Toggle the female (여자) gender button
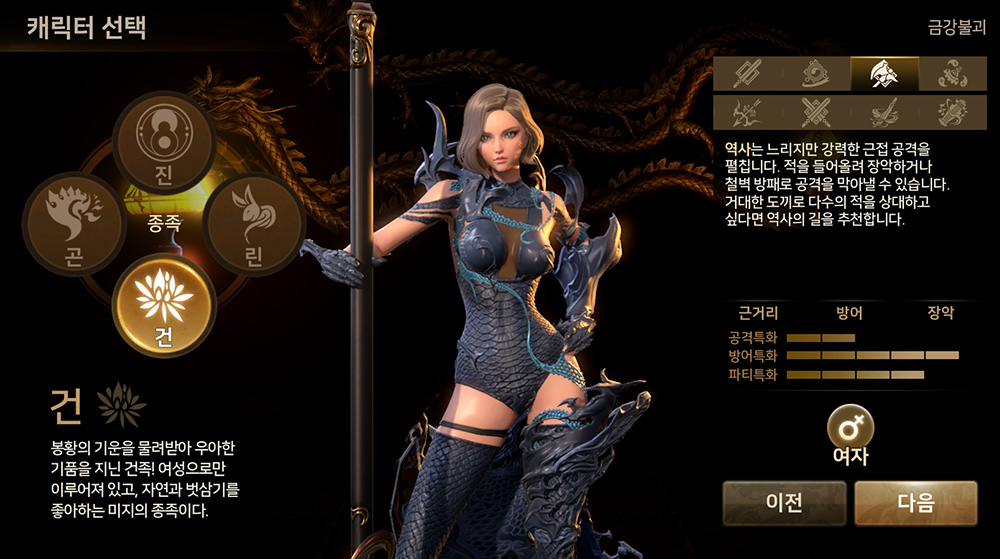 [x=850, y=430]
